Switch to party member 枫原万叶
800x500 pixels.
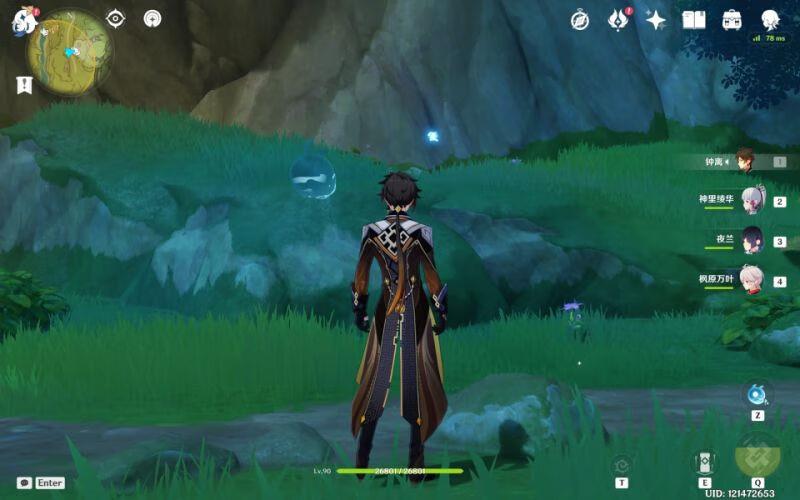click(x=751, y=280)
